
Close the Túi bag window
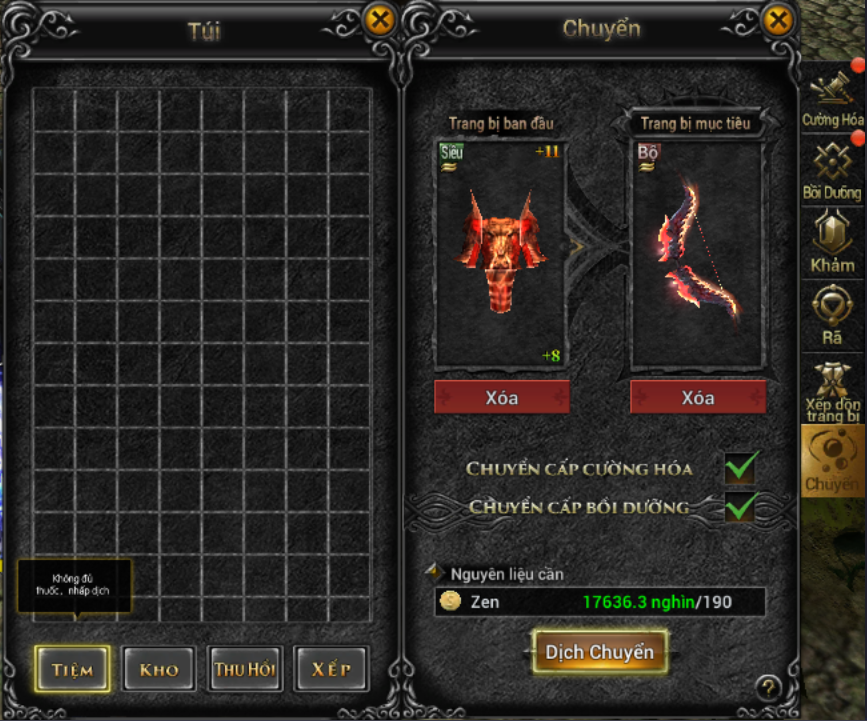coord(379,20)
